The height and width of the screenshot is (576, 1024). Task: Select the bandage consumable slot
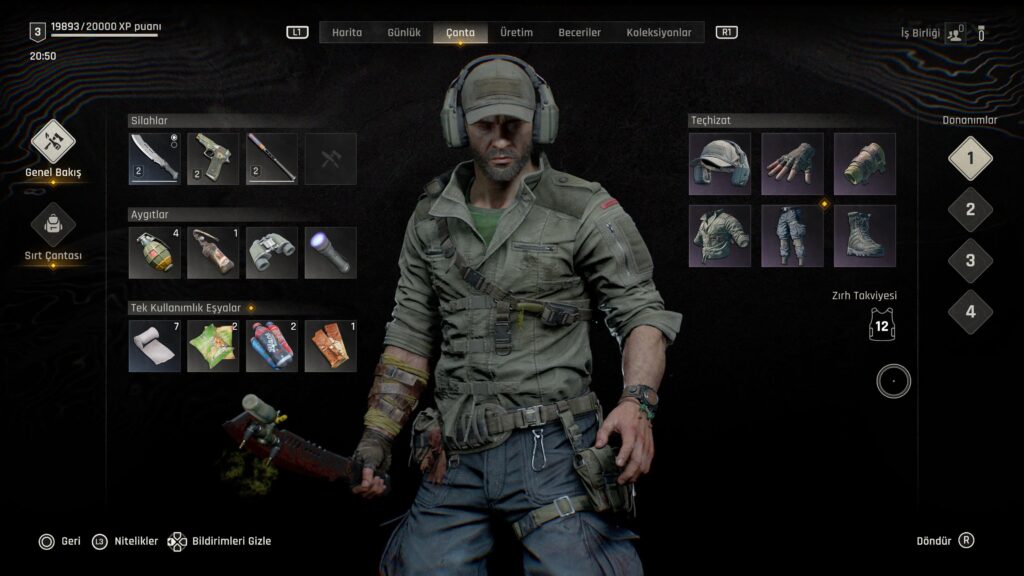(155, 346)
